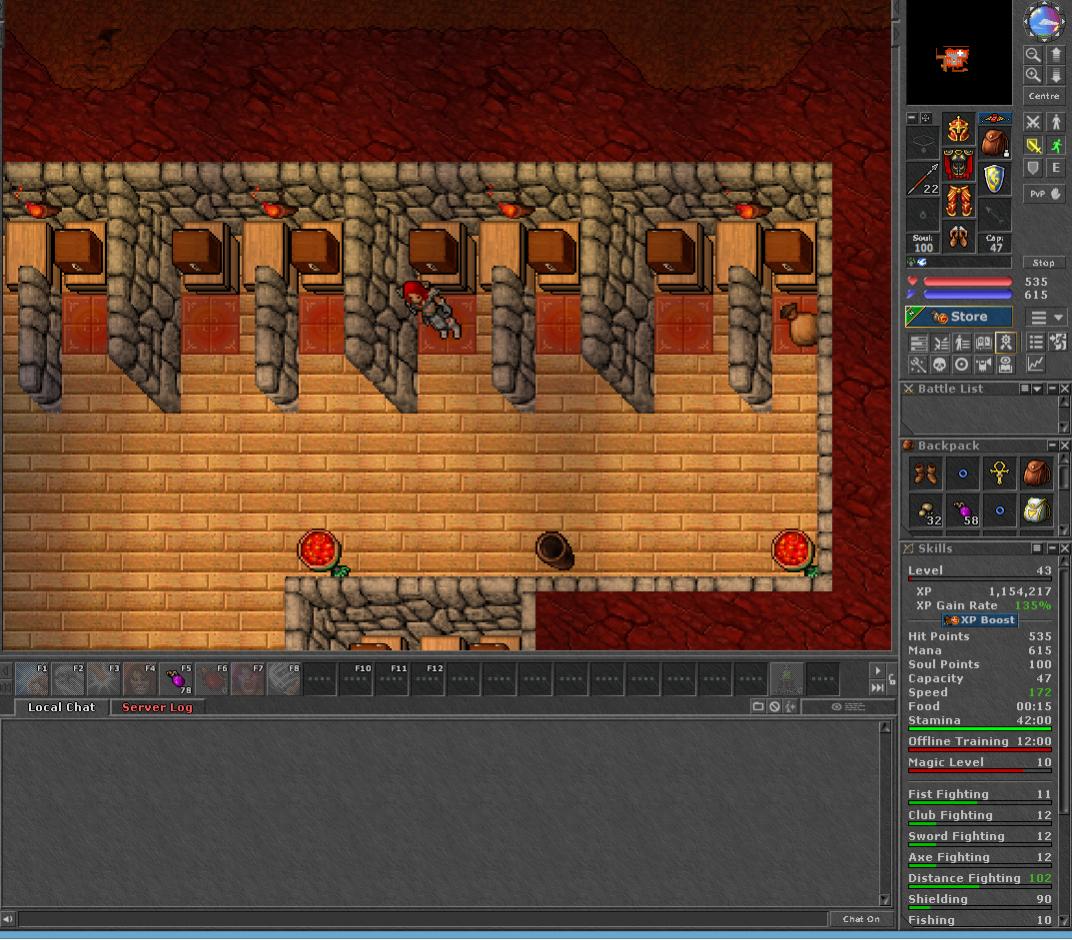Switch to the Local Chat tab
Image resolution: width=1072 pixels, height=940 pixels.
pyautogui.click(x=61, y=707)
